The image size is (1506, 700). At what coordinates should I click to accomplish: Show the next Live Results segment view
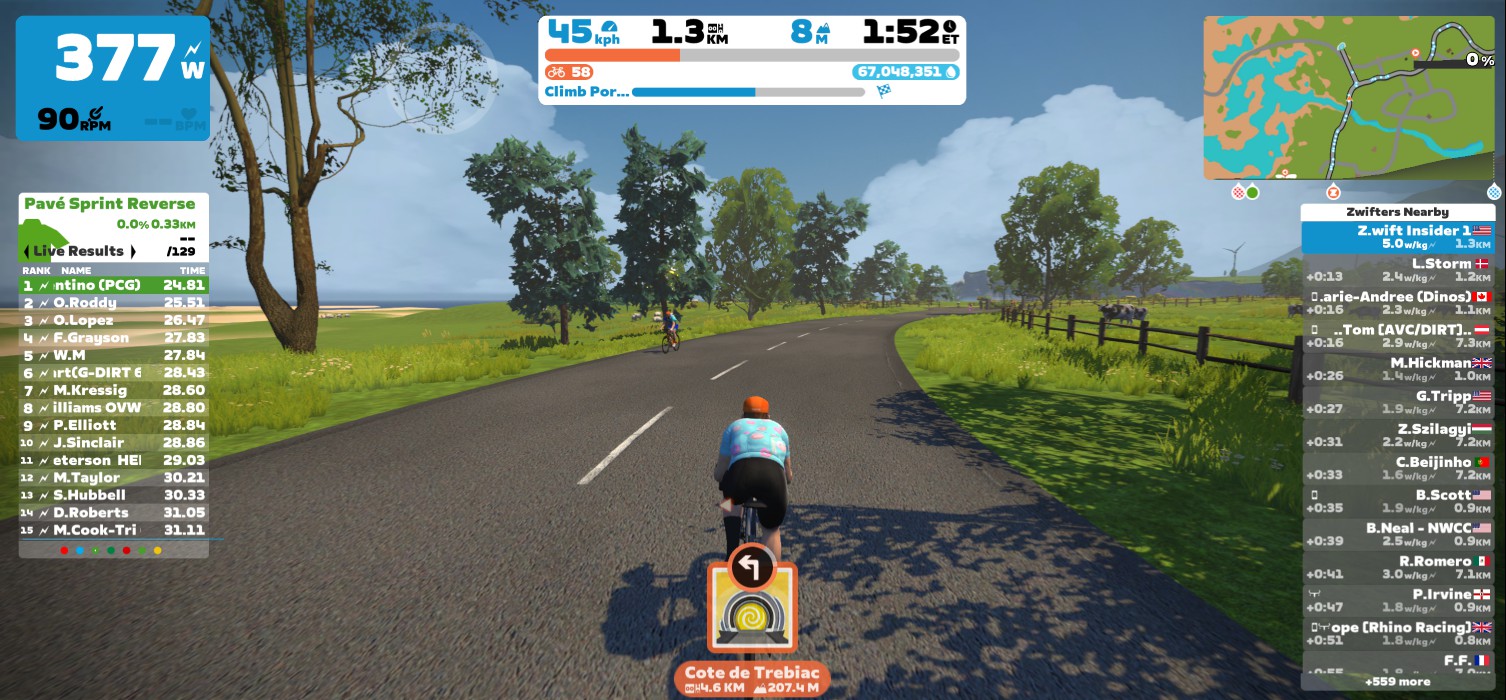133,251
